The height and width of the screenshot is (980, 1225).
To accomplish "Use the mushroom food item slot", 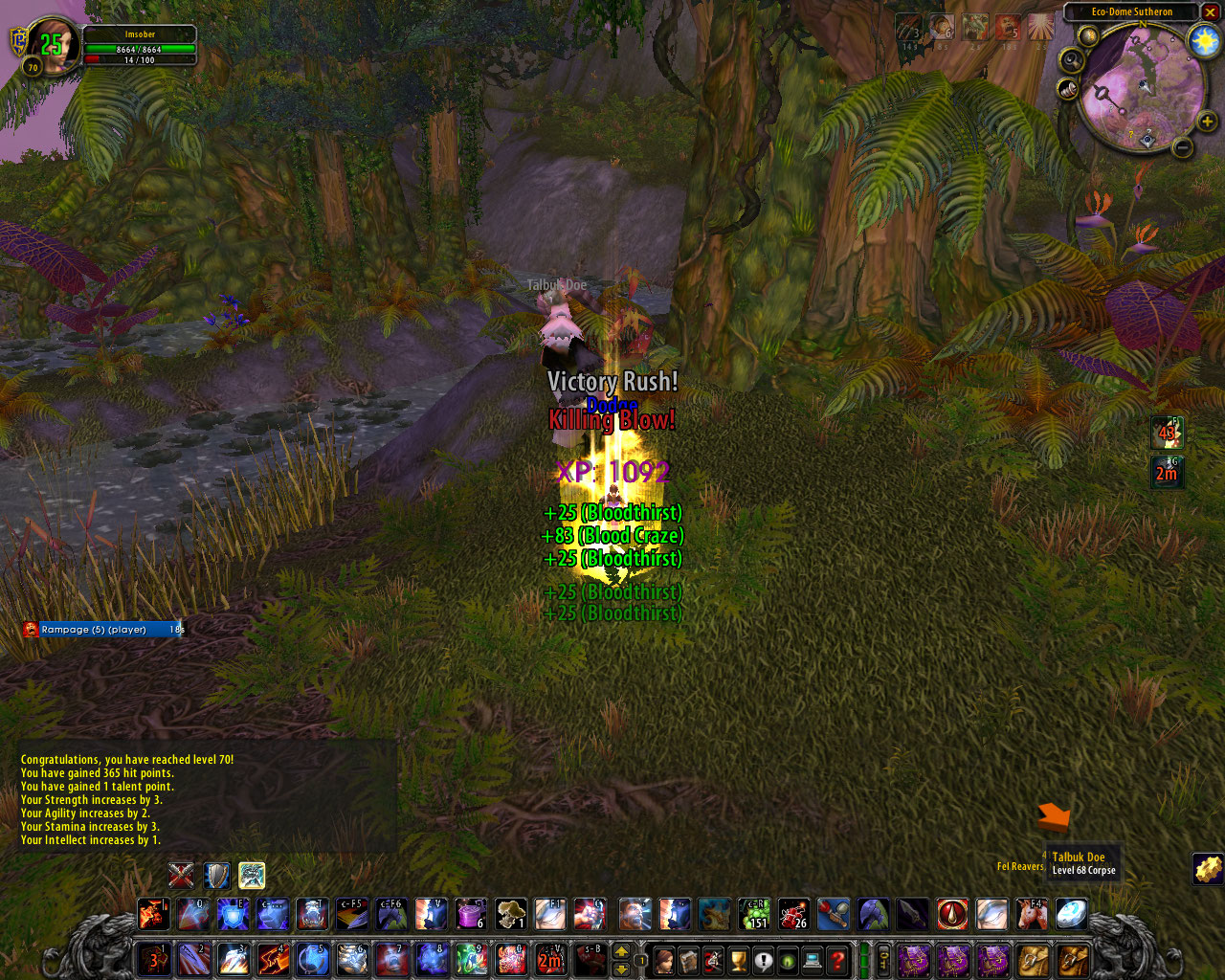I will click(511, 914).
